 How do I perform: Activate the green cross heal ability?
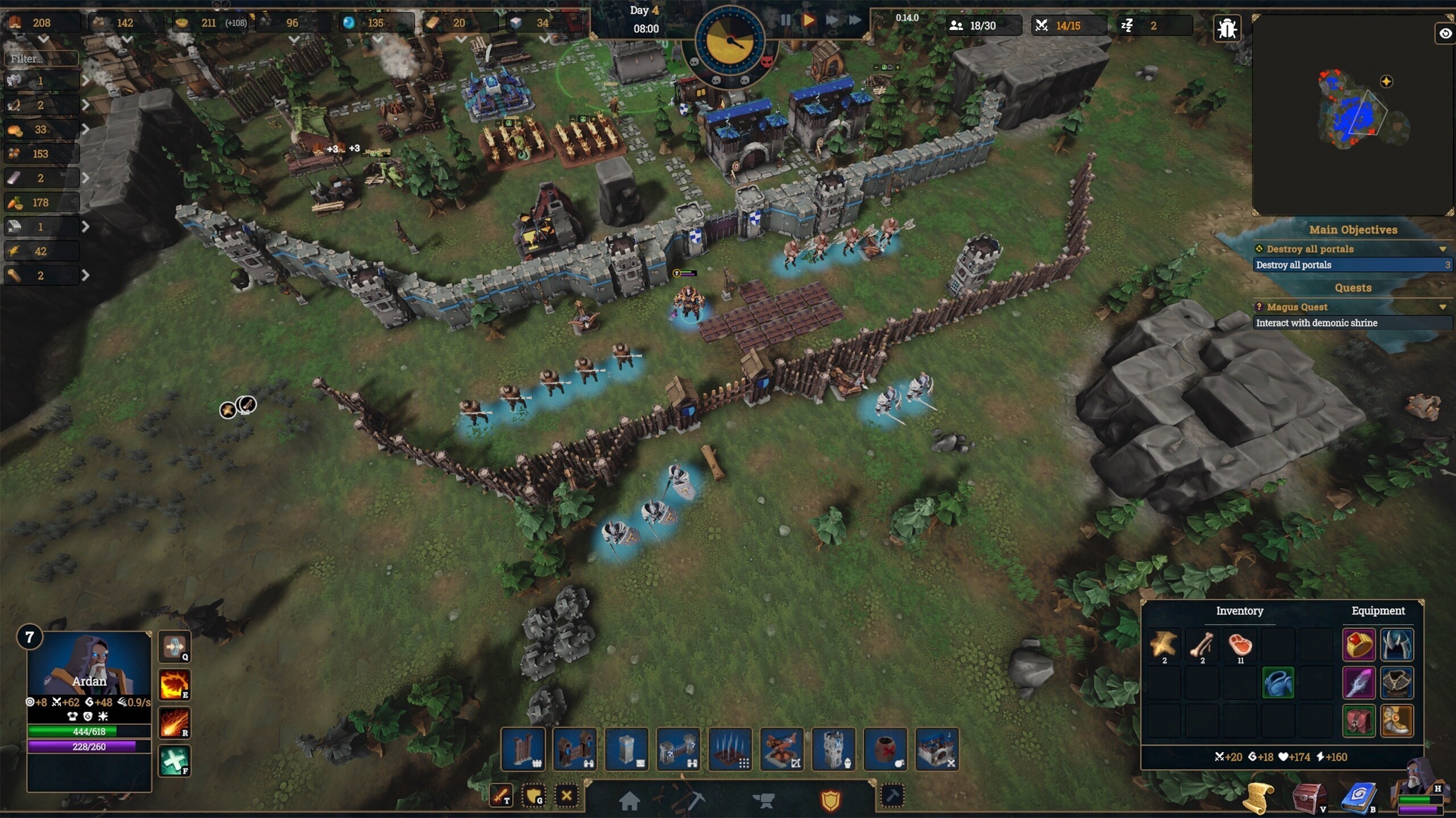(174, 761)
